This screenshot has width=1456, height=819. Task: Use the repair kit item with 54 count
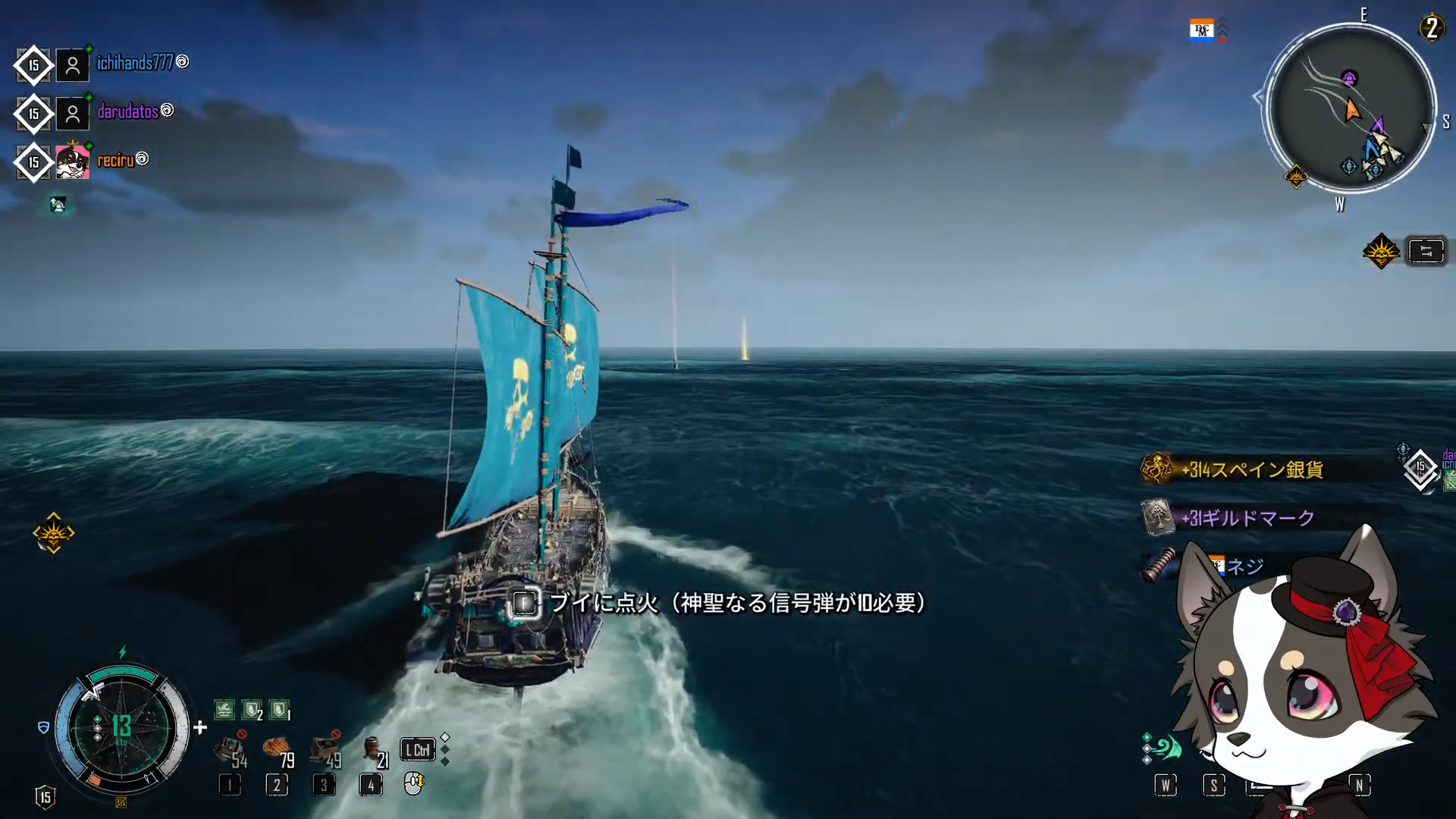coord(230,750)
